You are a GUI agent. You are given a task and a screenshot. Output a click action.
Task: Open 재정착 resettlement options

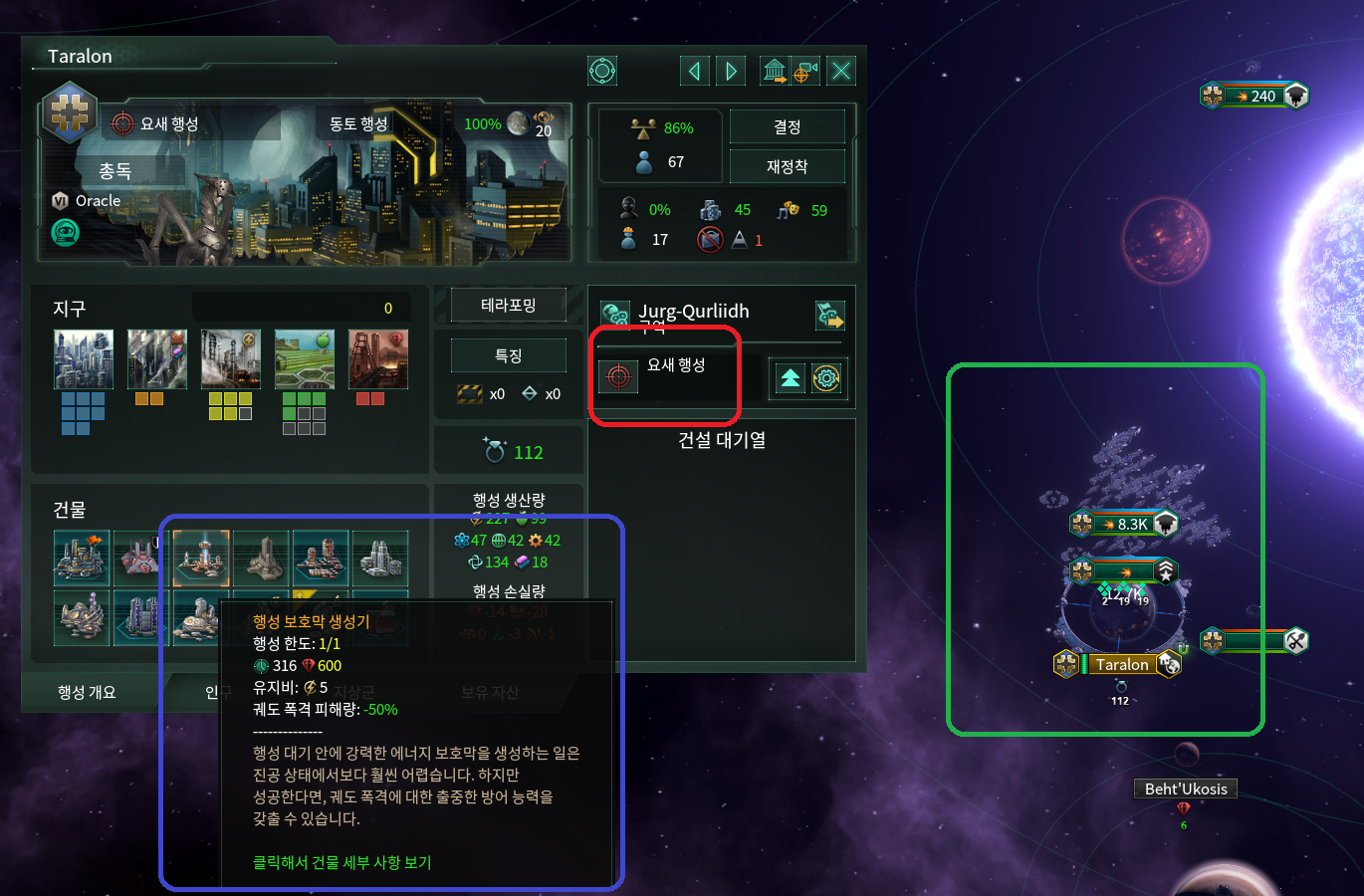point(788,166)
